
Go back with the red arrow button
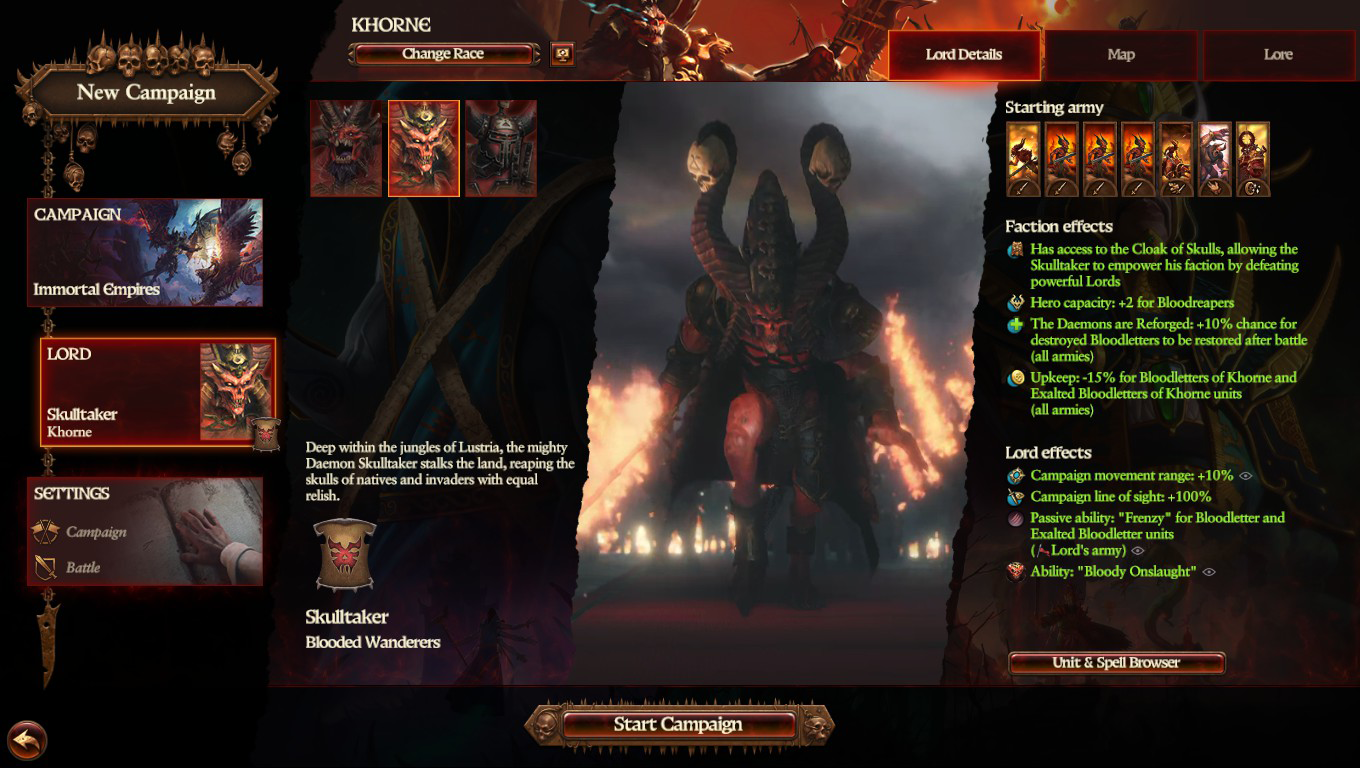[x=27, y=741]
